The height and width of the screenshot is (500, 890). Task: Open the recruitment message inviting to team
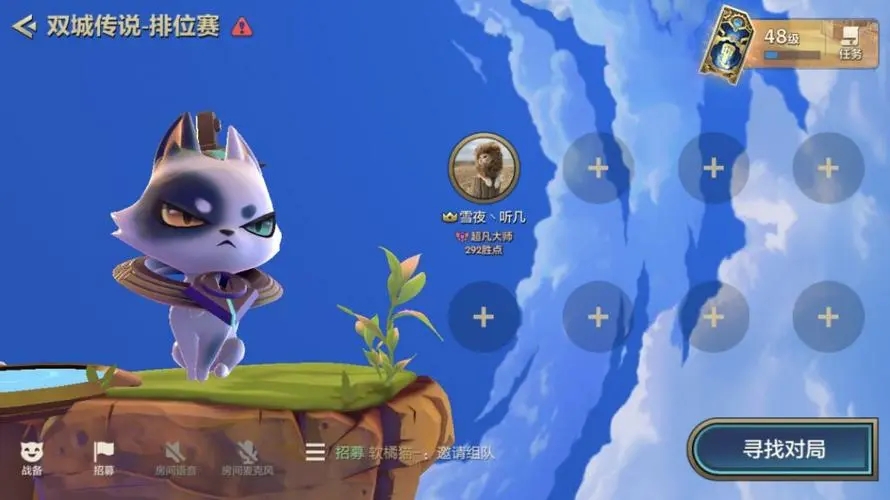point(415,453)
